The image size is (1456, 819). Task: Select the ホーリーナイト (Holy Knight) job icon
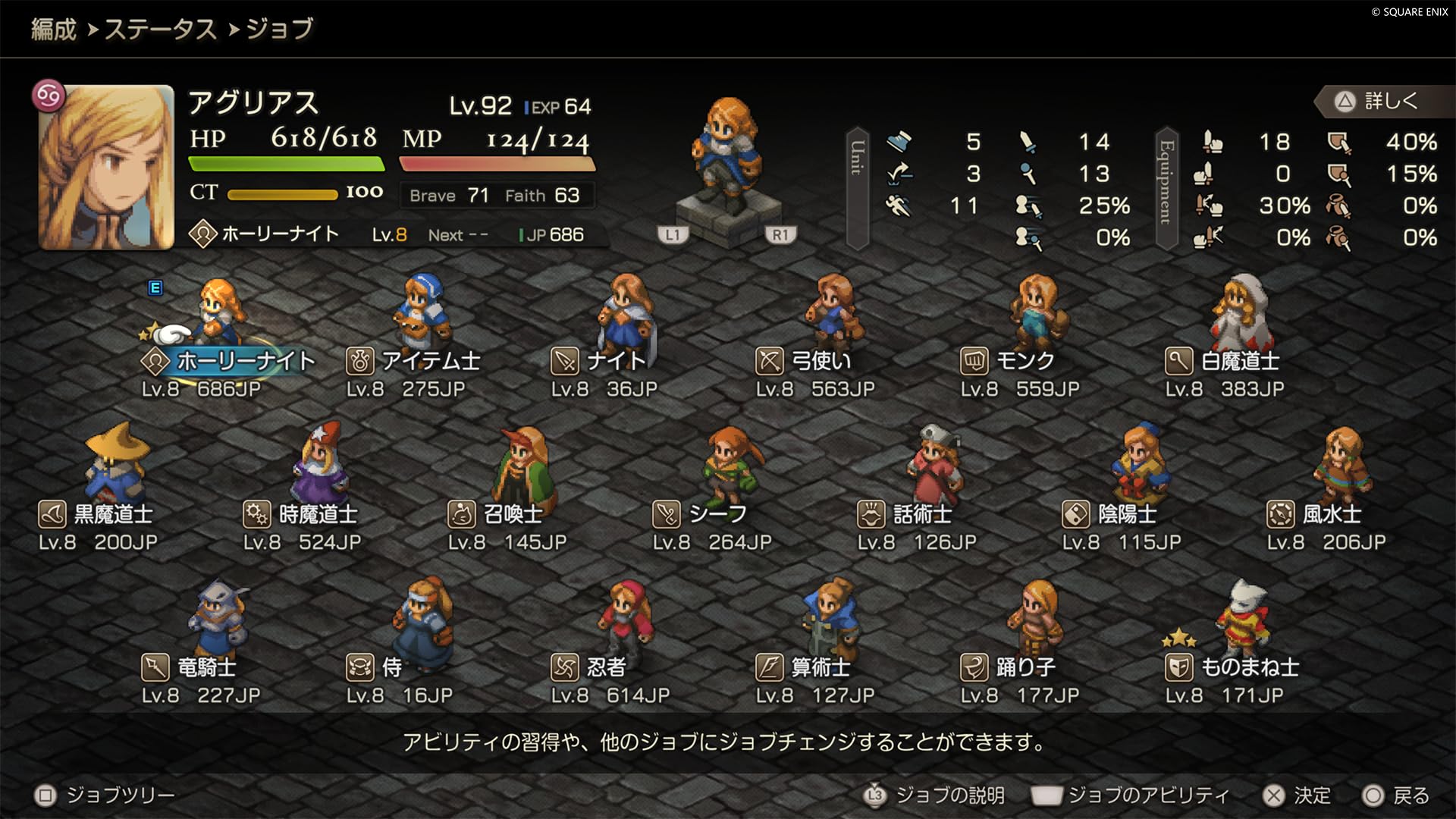pyautogui.click(x=154, y=360)
